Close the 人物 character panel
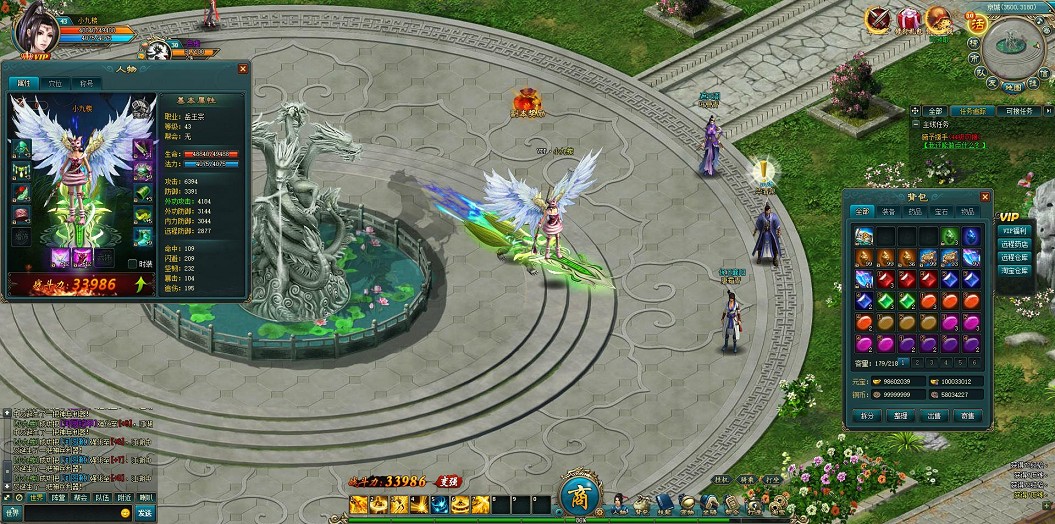The width and height of the screenshot is (1055, 524). pyautogui.click(x=242, y=69)
